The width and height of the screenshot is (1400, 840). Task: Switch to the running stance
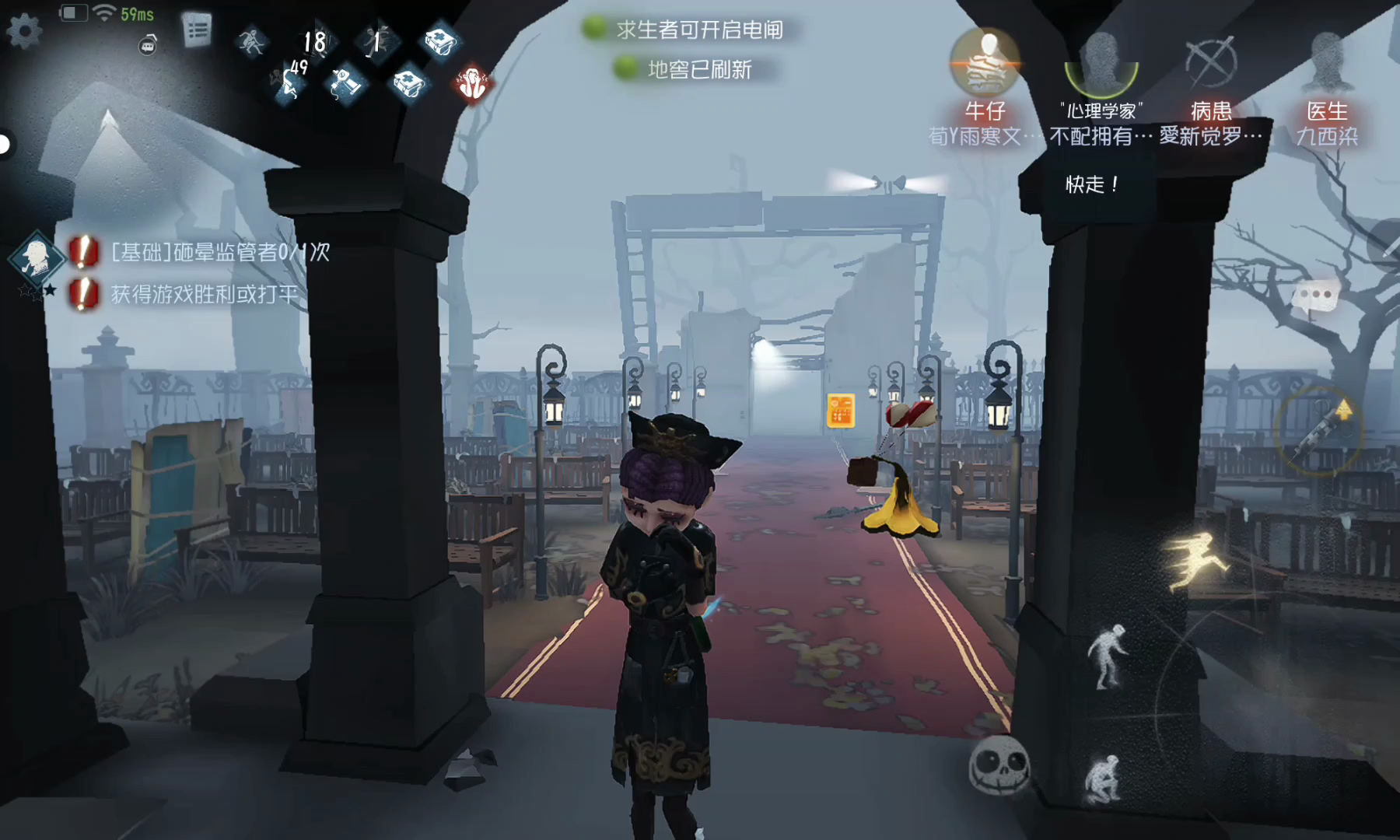click(1195, 560)
